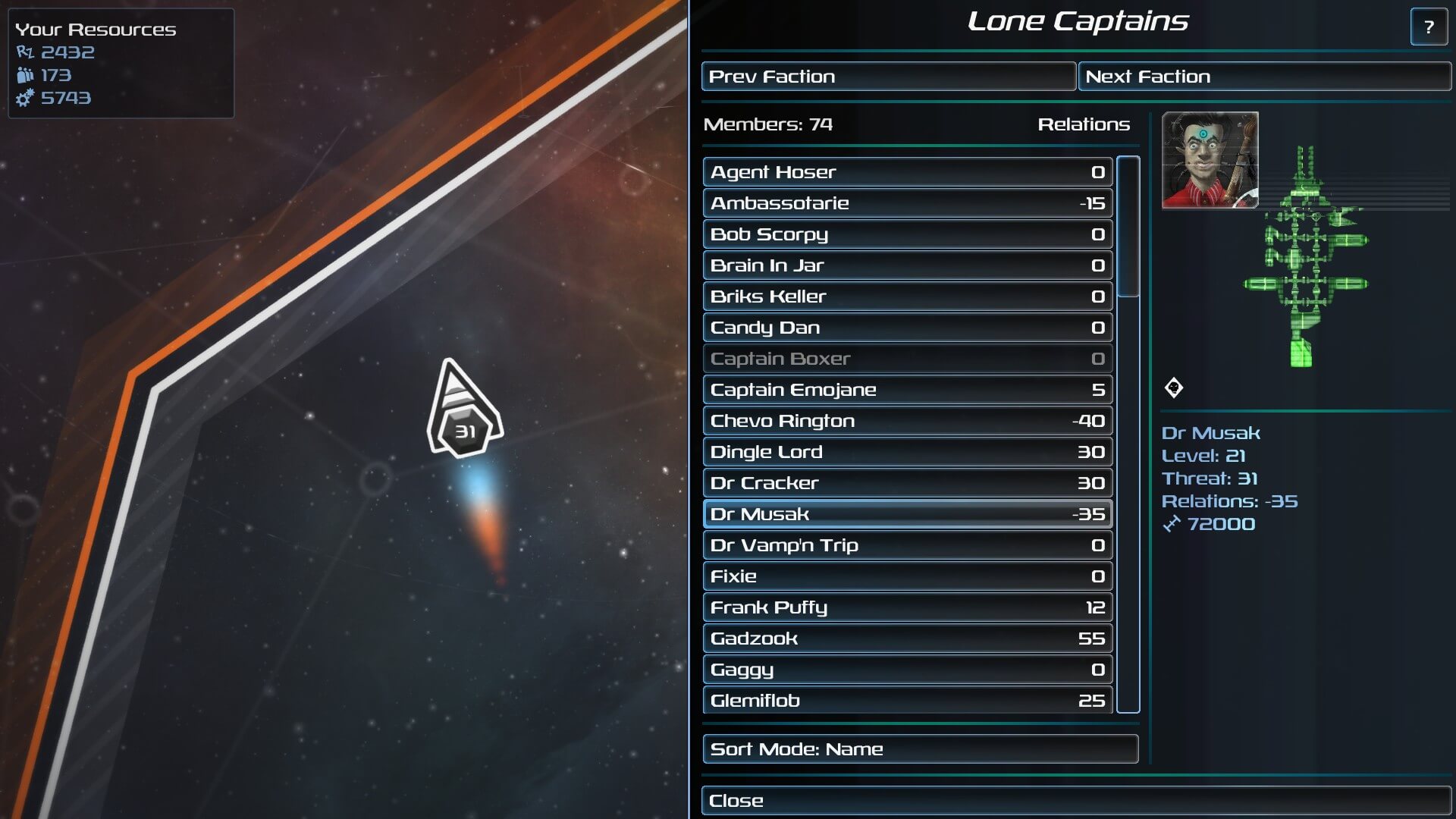Go to the previous faction

point(888,77)
